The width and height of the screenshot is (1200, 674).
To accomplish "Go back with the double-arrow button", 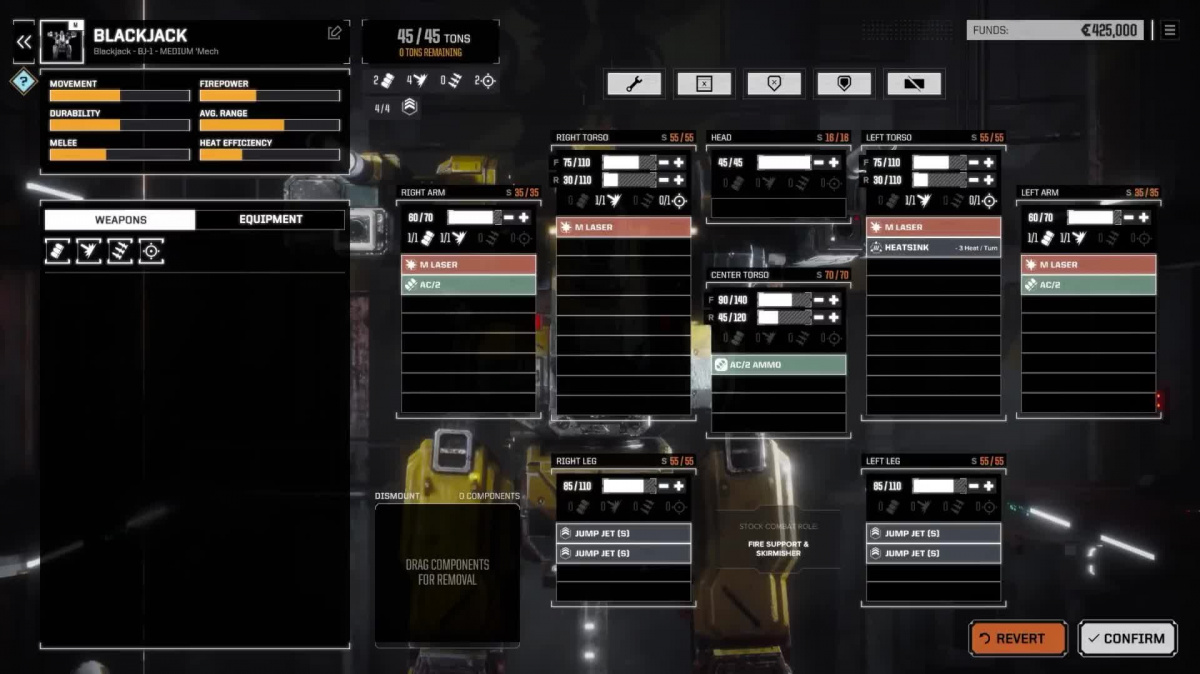I will pos(23,42).
